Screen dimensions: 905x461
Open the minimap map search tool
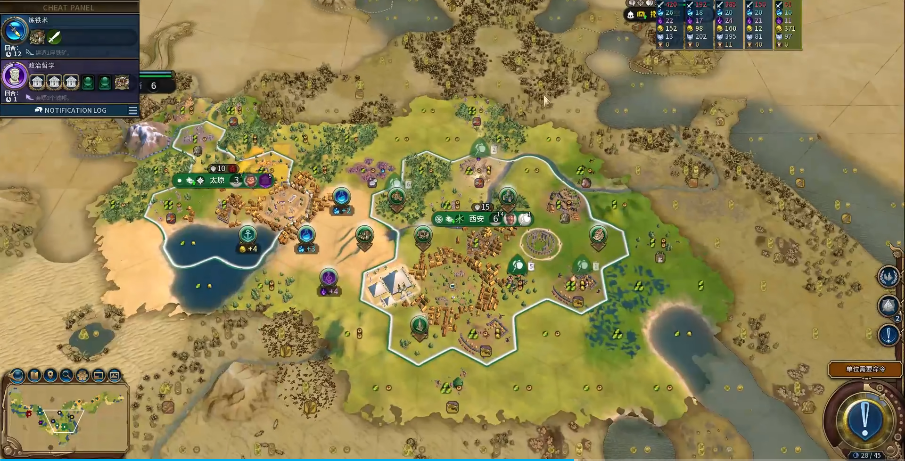click(x=66, y=375)
